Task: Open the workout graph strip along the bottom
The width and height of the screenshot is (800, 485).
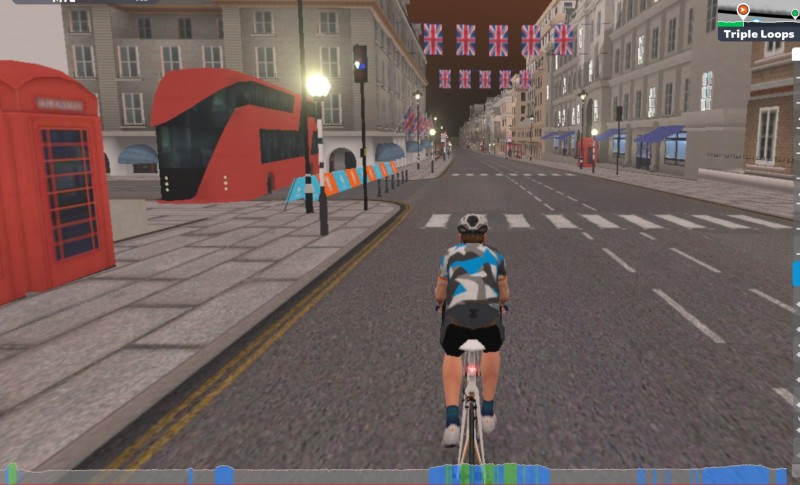Action: (x=400, y=474)
